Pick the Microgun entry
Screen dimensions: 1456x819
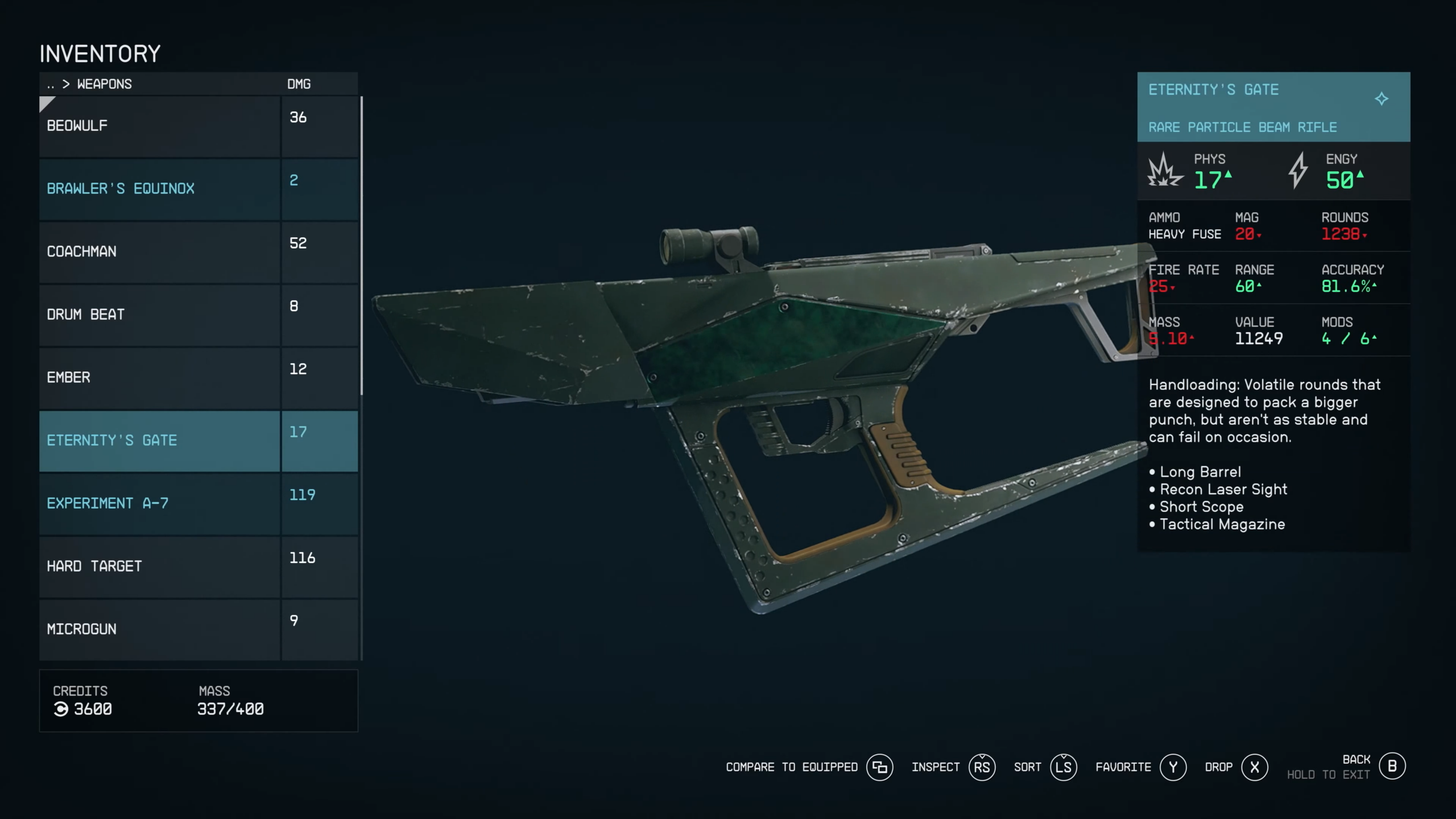(159, 629)
